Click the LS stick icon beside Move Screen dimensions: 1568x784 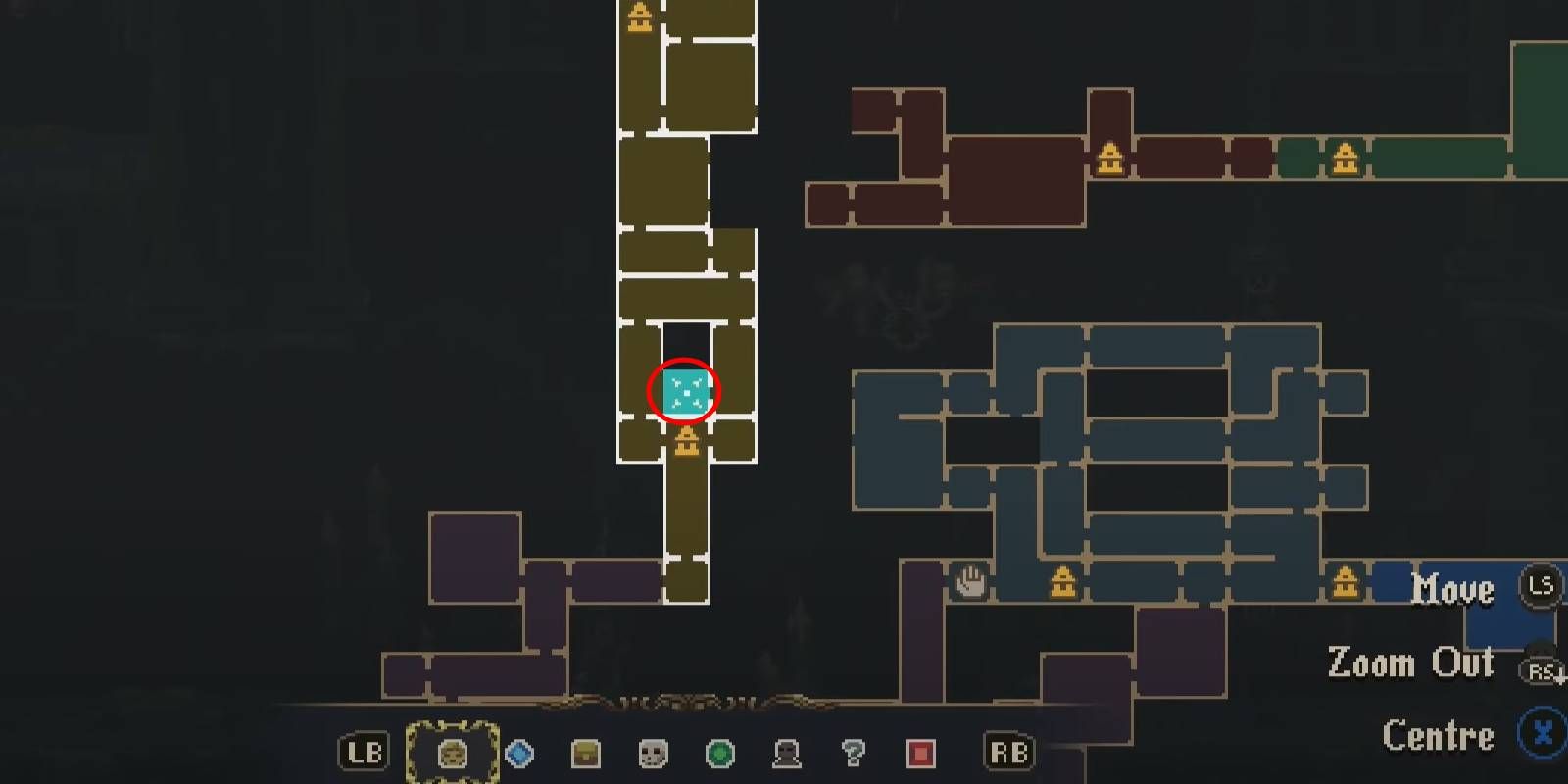click(1542, 587)
